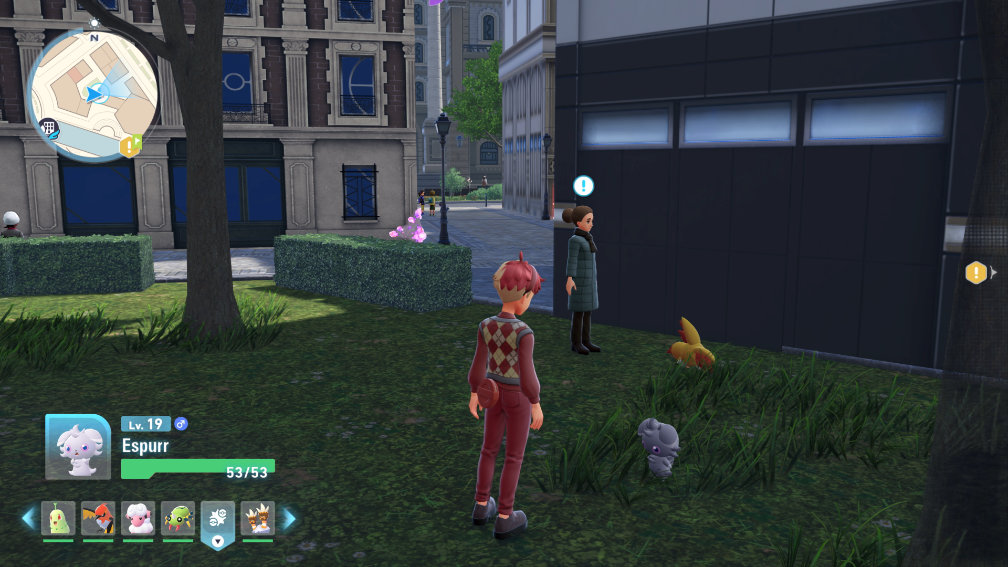Viewport: 1008px width, 567px height.
Task: Switch to Chikorita in the party bar
Action: [58, 518]
